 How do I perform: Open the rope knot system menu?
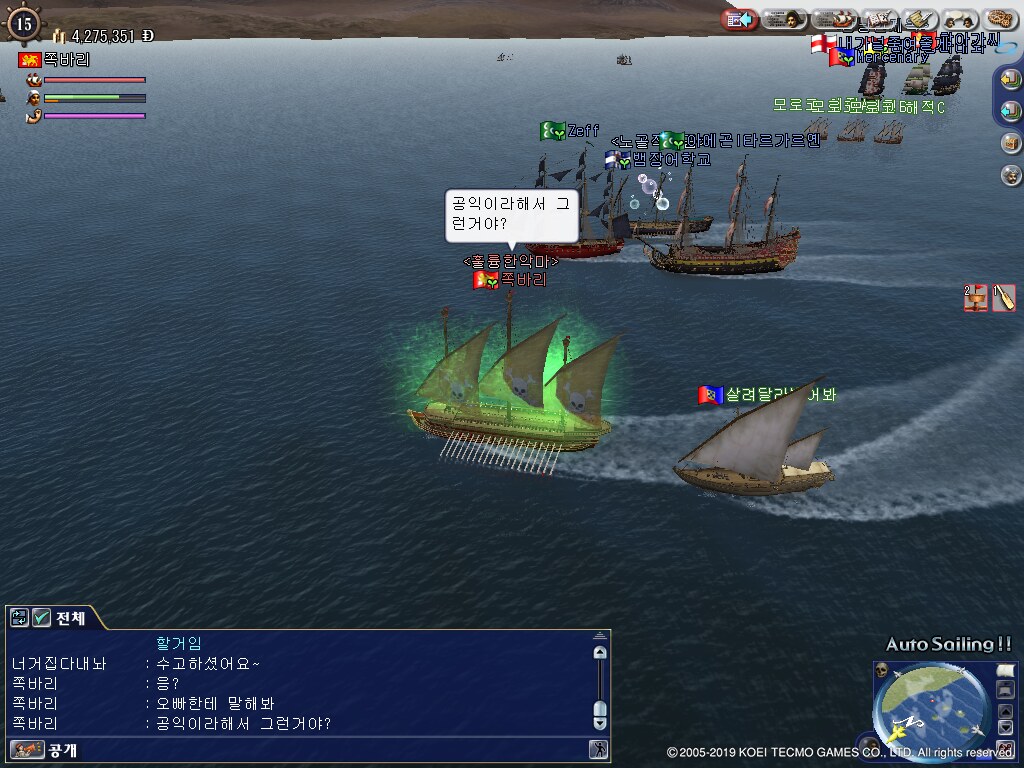tap(999, 19)
